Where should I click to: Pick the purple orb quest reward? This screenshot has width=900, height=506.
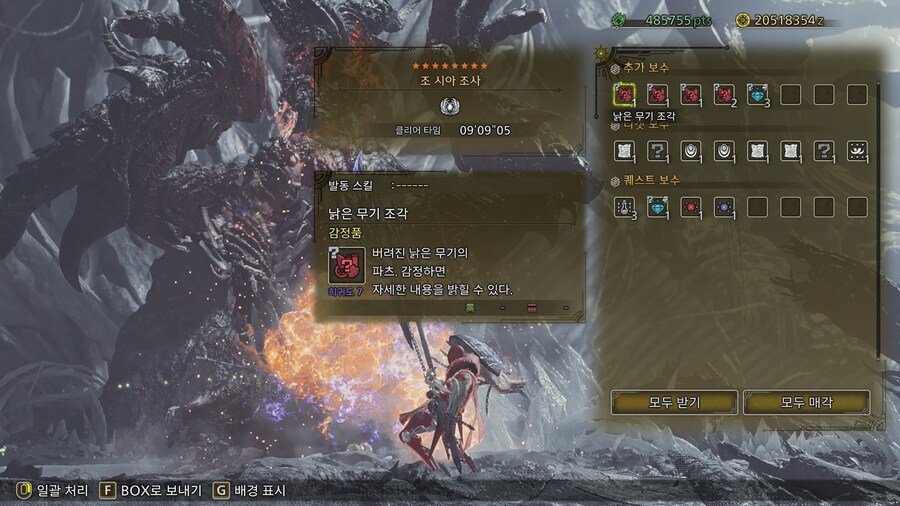[724, 207]
